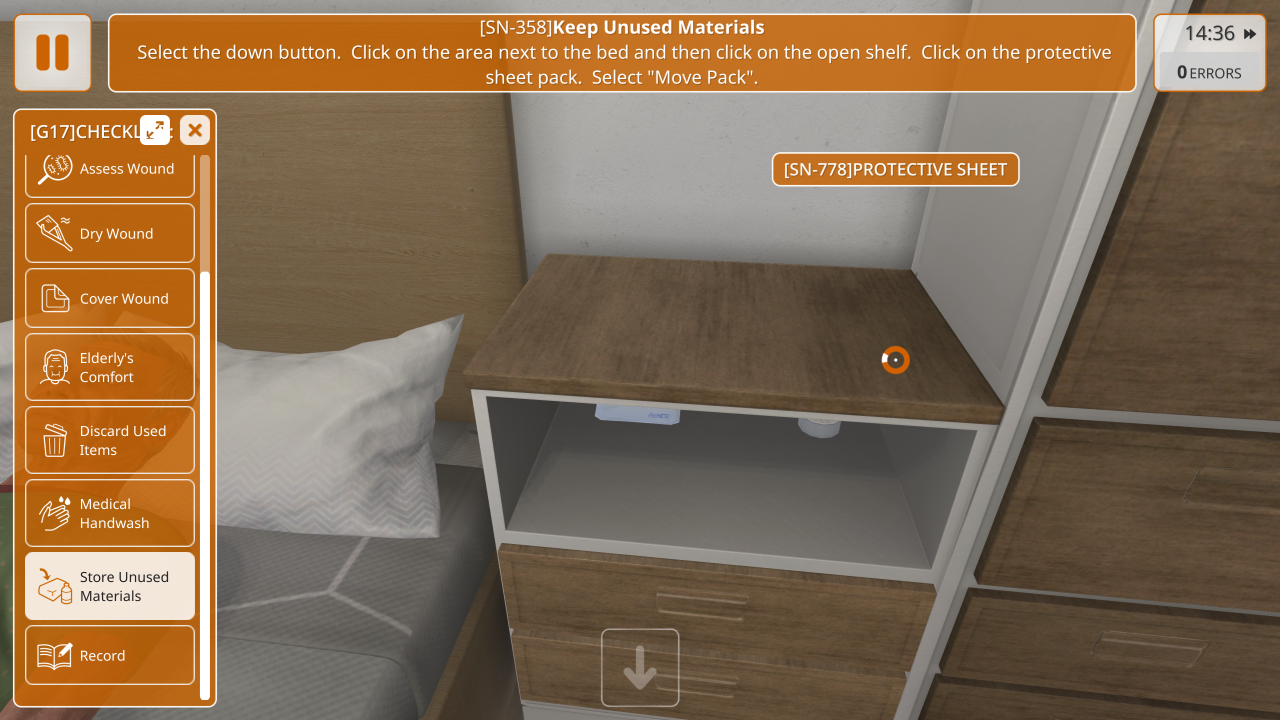
Task: Click the orange circular interaction marker
Action: coord(895,360)
